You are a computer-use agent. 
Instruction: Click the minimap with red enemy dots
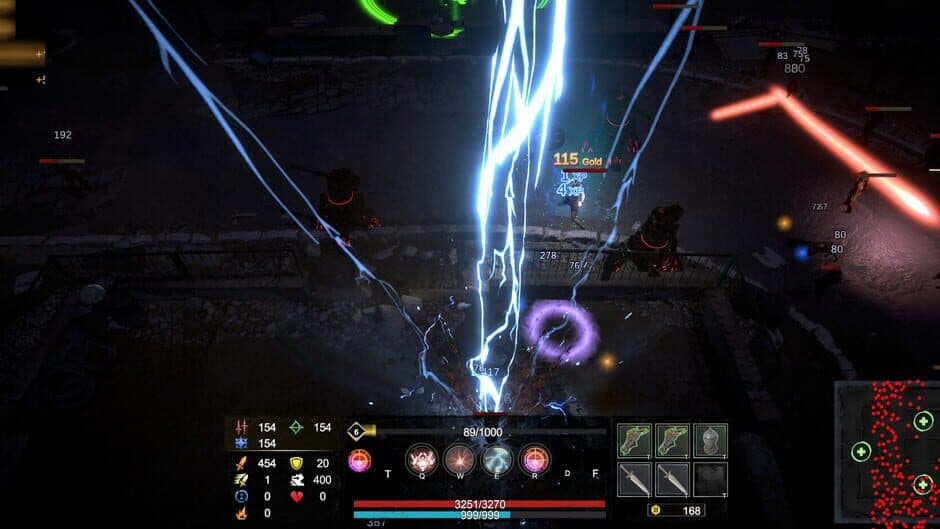point(887,452)
